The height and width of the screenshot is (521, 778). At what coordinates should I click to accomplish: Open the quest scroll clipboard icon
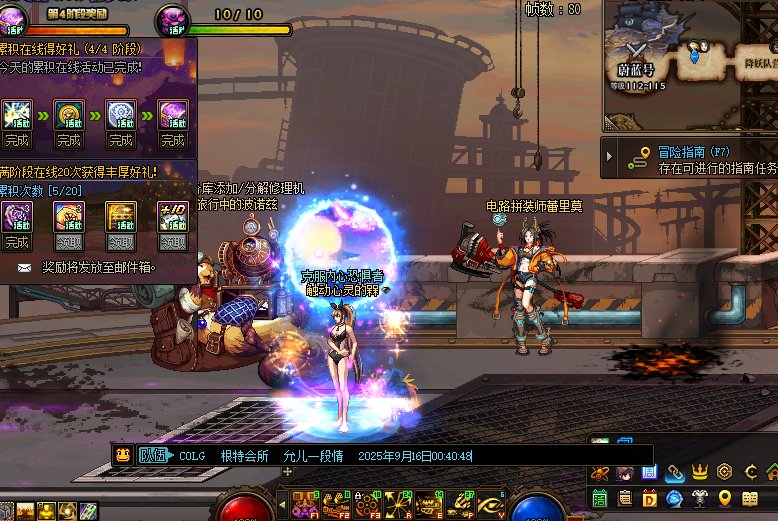point(625,498)
